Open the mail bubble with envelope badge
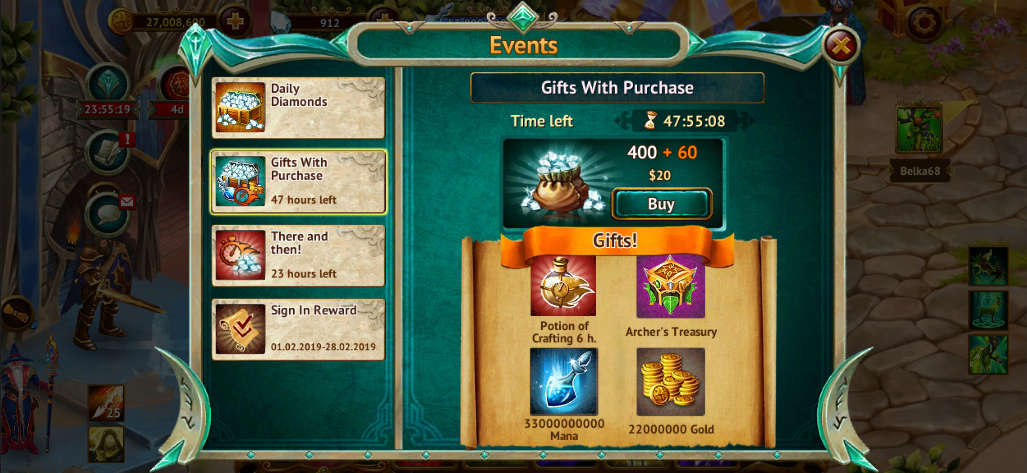Image resolution: width=1027 pixels, height=473 pixels. point(108,212)
